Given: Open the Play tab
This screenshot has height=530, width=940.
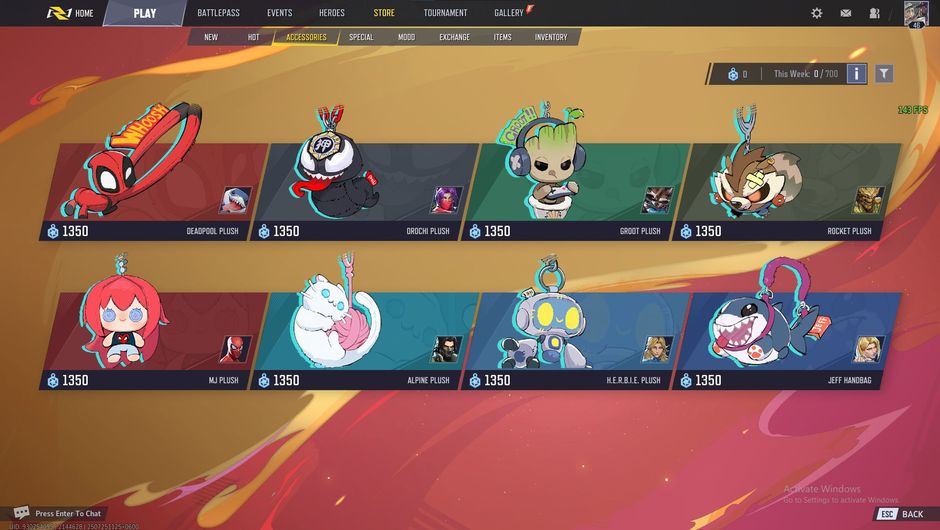Looking at the screenshot, I should (144, 13).
